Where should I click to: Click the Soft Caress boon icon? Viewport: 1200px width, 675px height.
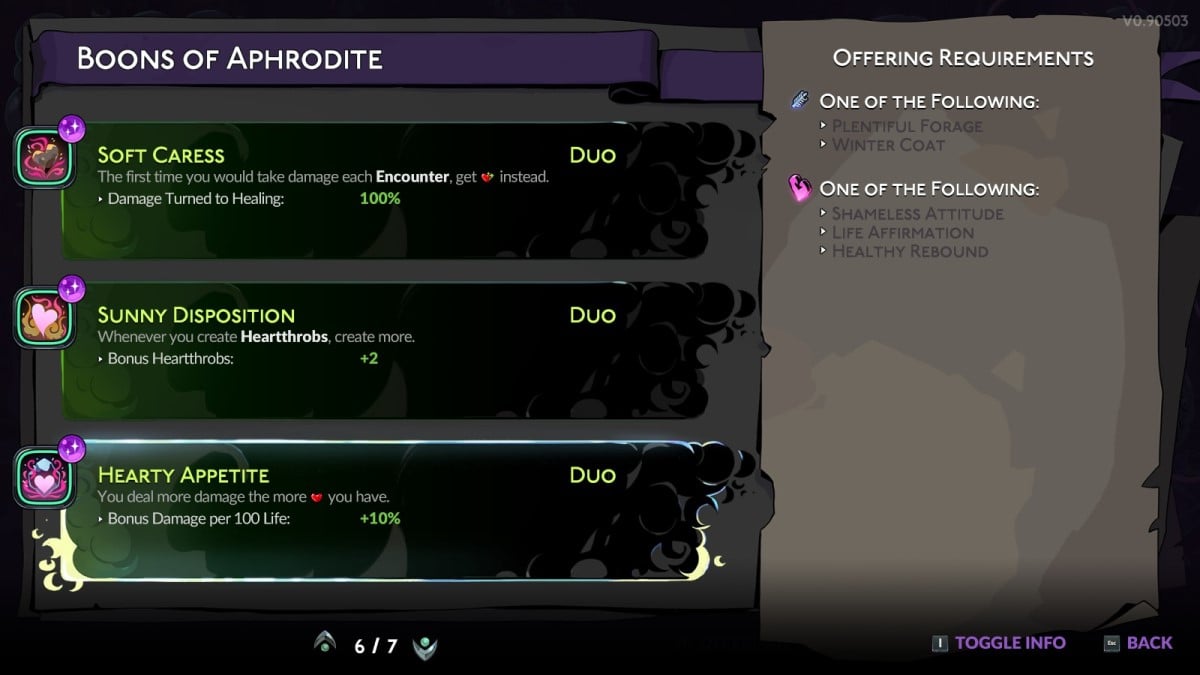pos(42,158)
